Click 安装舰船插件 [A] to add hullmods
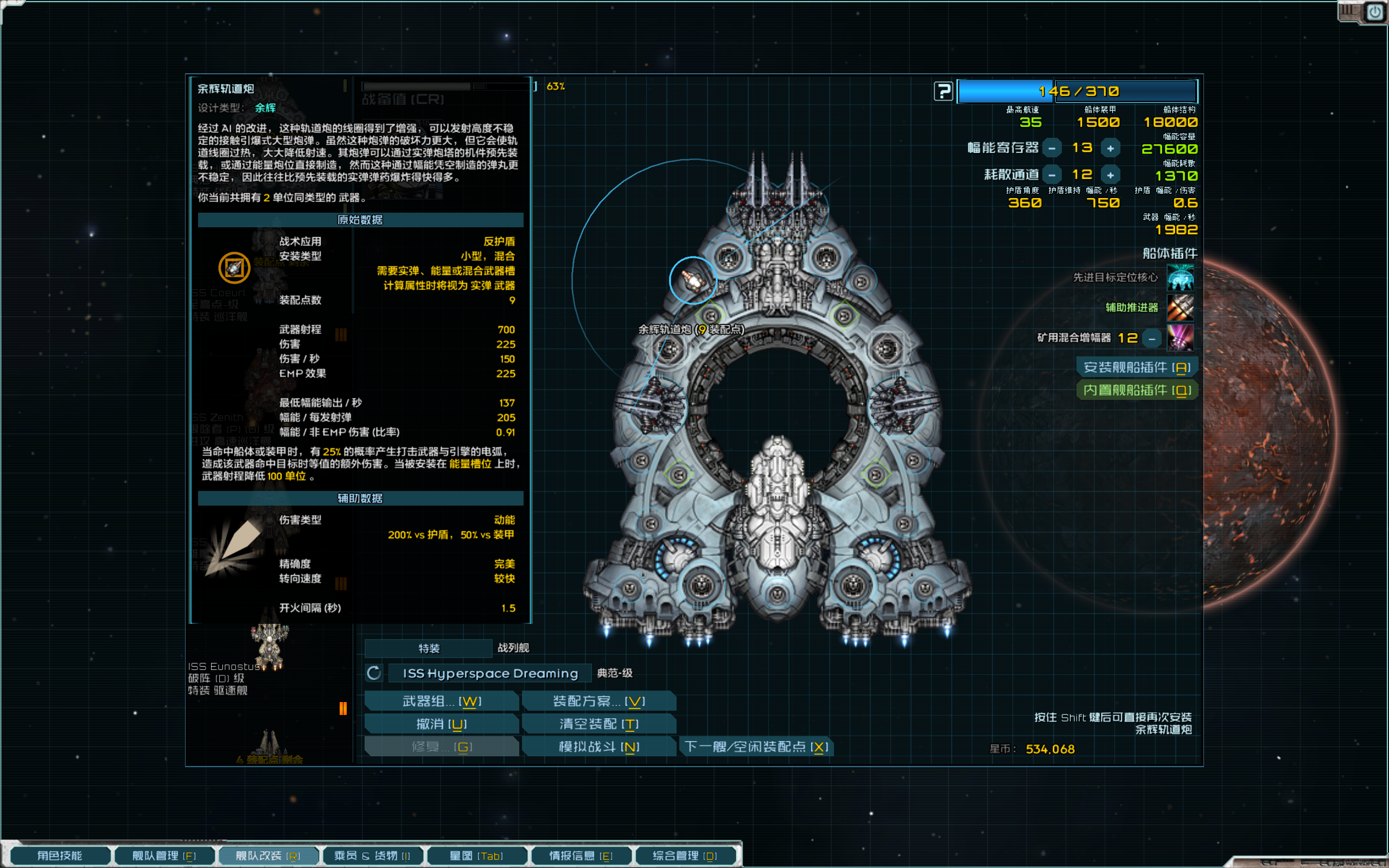 click(x=1138, y=367)
